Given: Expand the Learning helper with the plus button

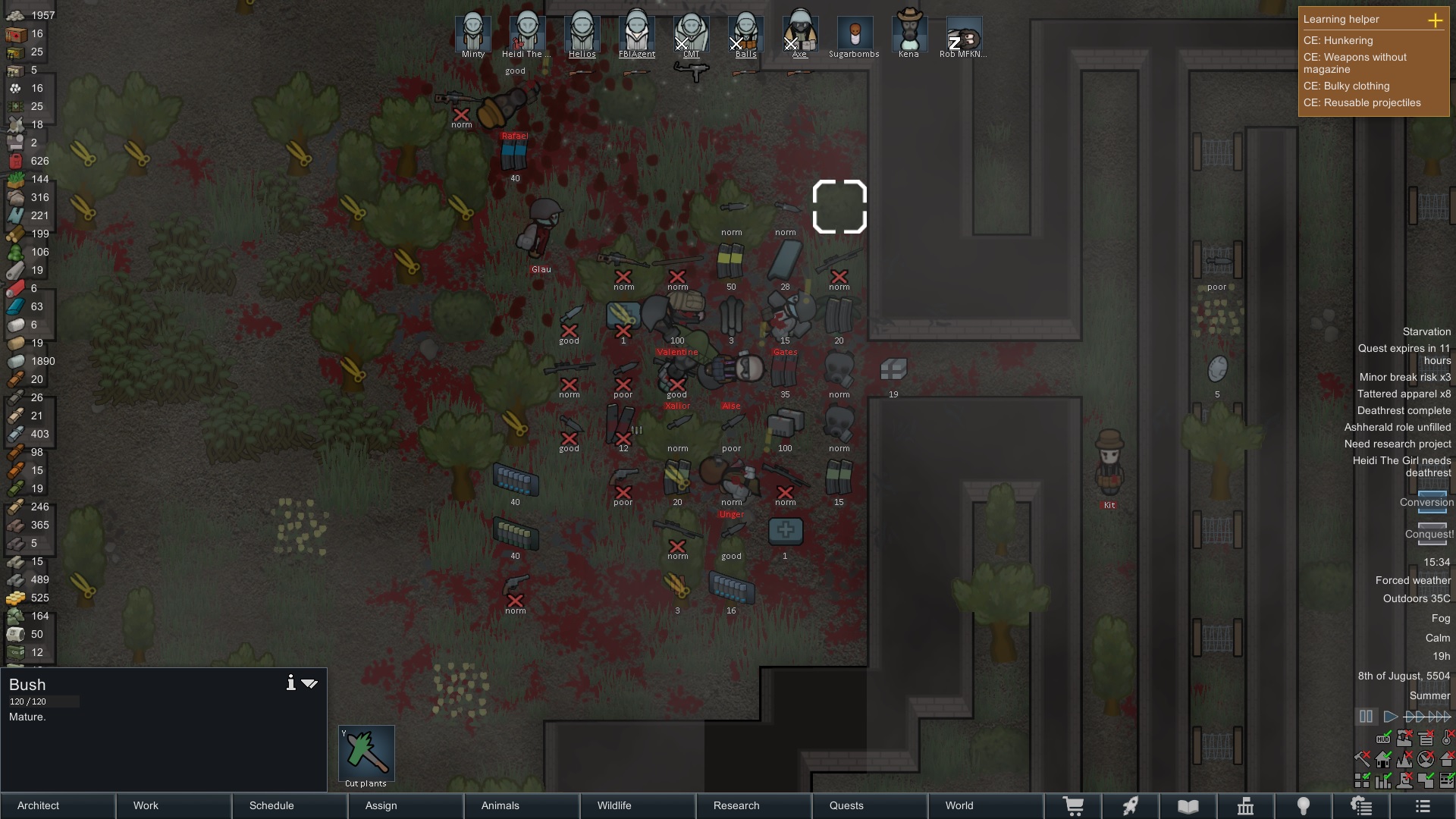Looking at the screenshot, I should click(1437, 20).
